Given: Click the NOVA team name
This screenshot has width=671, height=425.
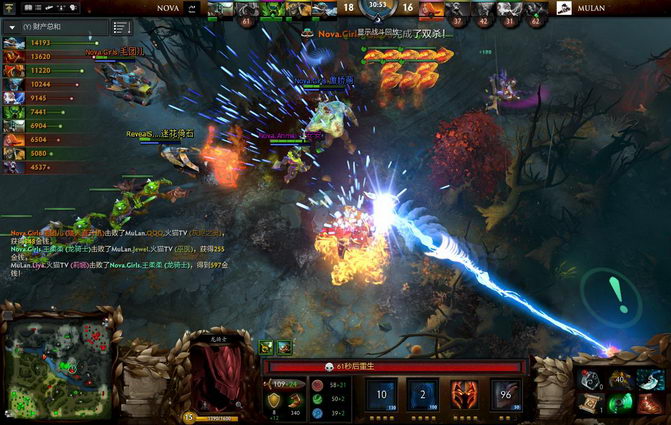Looking at the screenshot, I should coord(169,8).
